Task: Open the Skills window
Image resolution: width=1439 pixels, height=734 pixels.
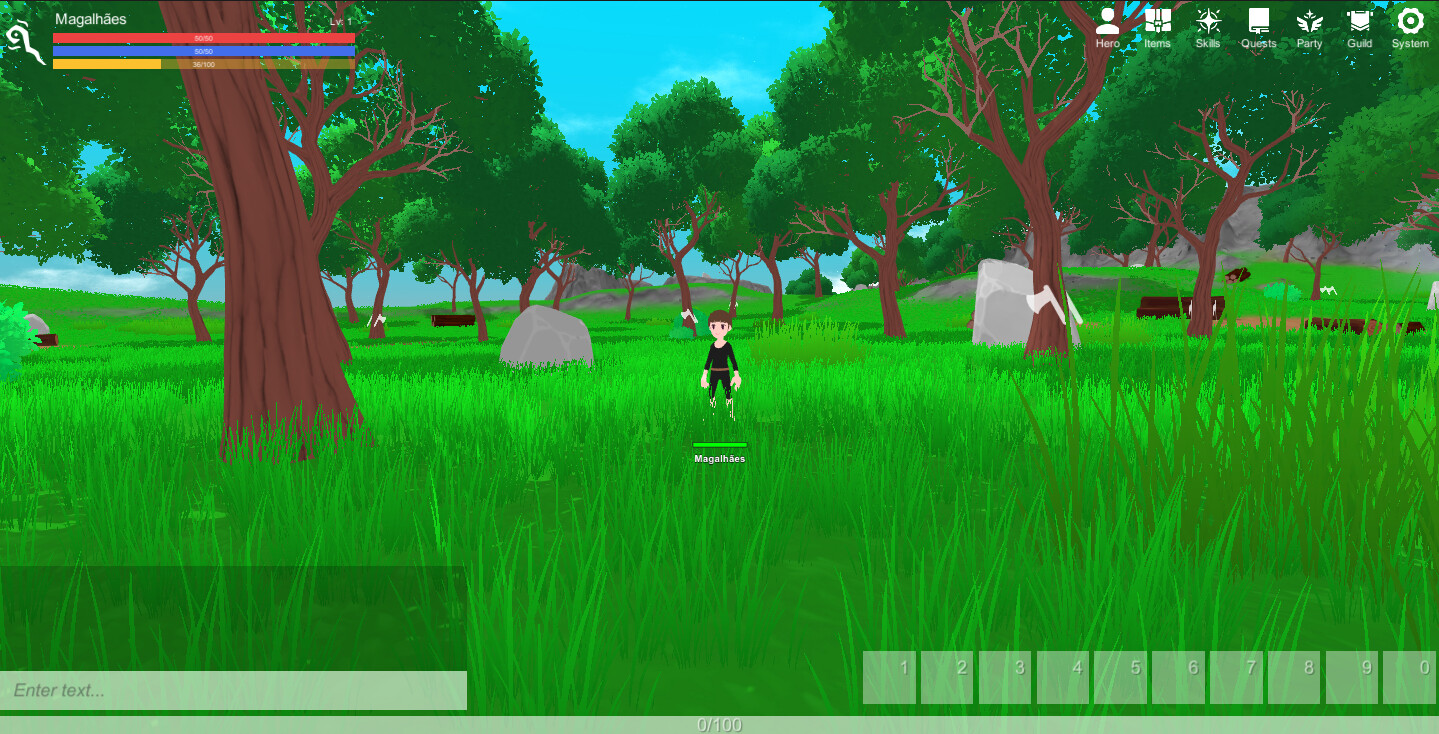Action: (1208, 24)
